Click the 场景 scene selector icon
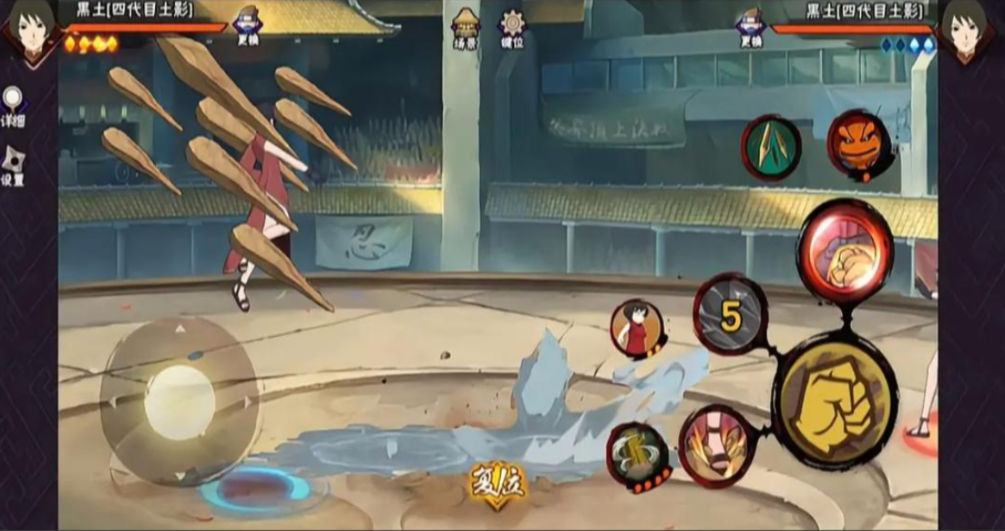The width and height of the screenshot is (1005, 531). point(466,27)
